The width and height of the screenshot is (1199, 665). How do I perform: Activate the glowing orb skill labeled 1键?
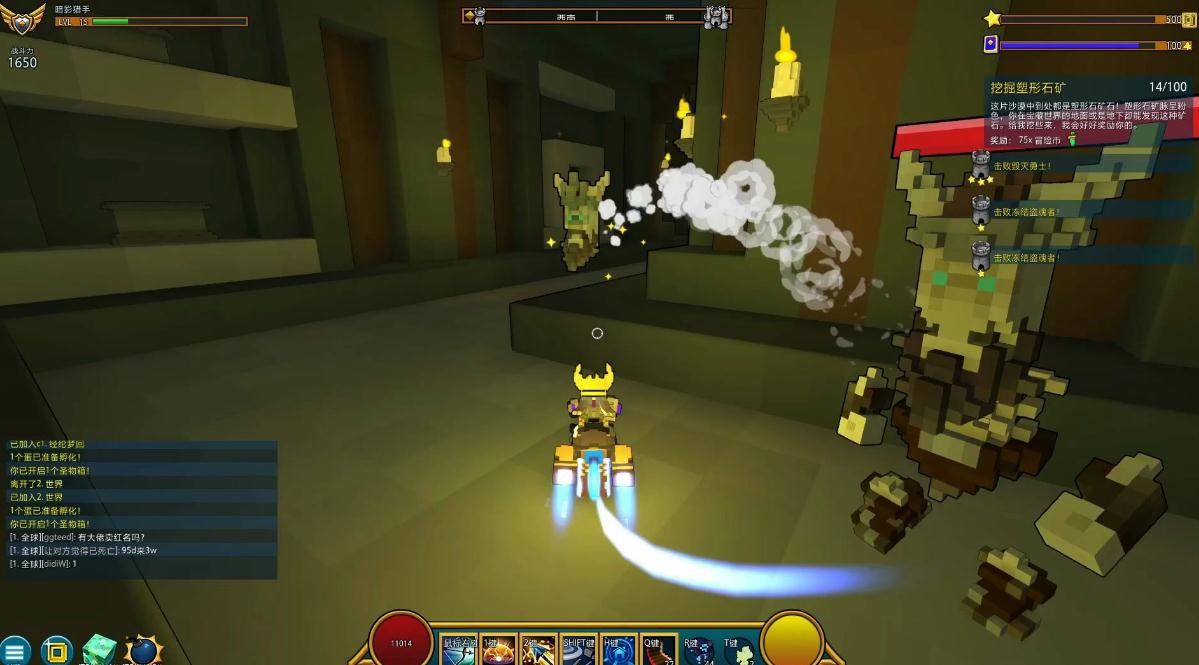point(498,650)
